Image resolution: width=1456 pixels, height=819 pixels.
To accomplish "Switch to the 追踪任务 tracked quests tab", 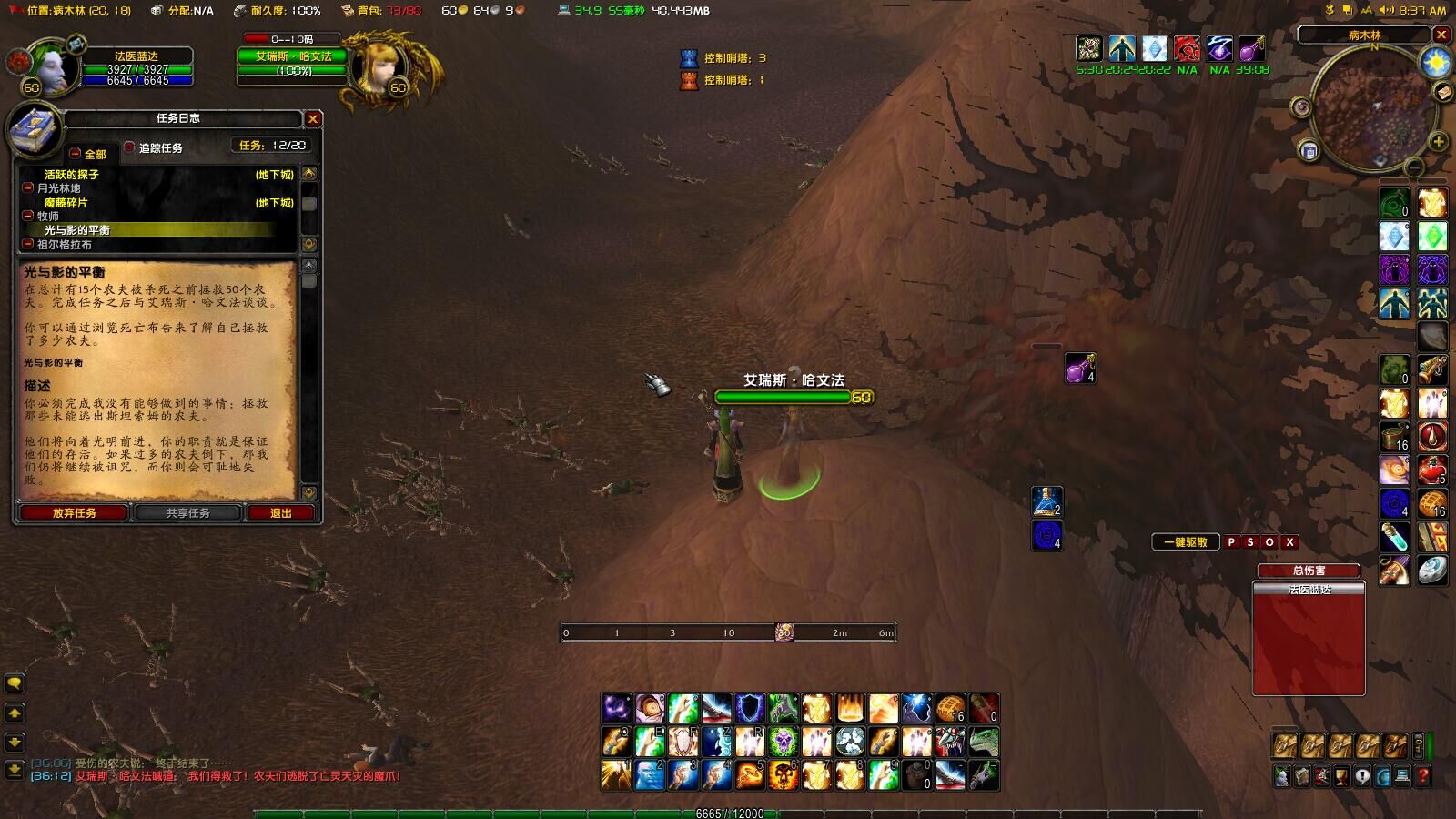I will tap(159, 148).
